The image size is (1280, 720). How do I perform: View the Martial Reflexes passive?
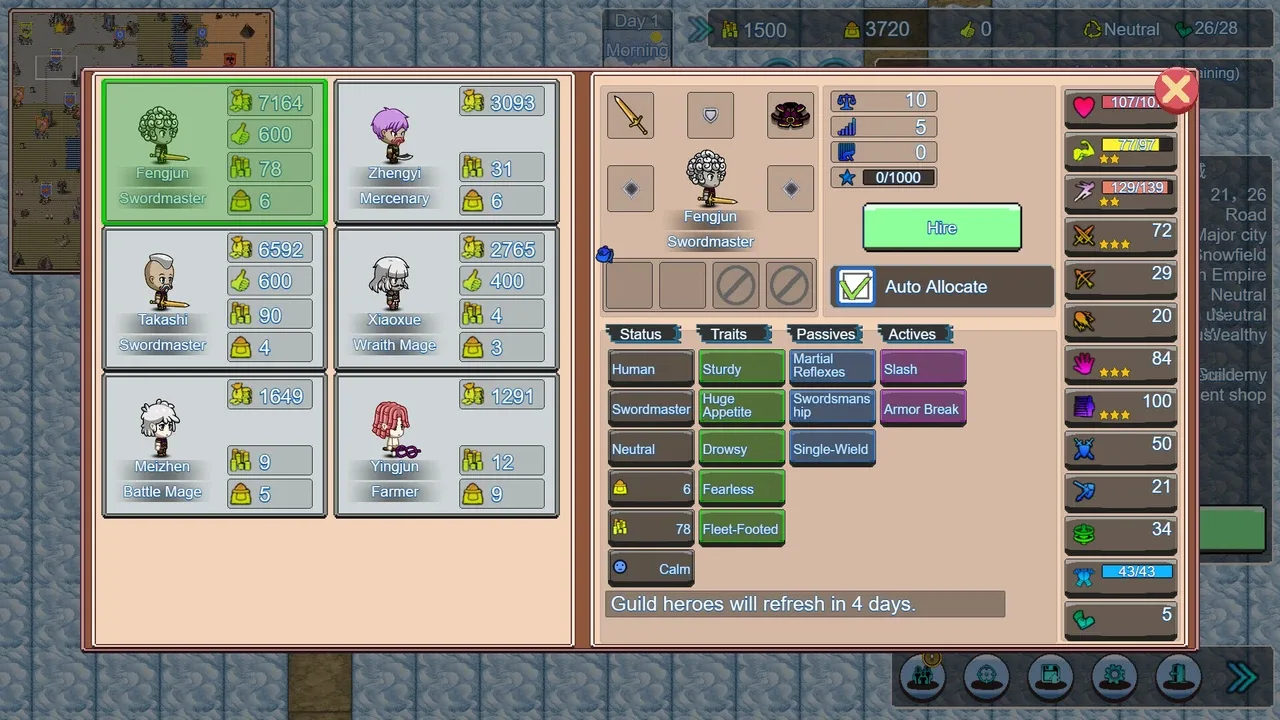click(832, 366)
